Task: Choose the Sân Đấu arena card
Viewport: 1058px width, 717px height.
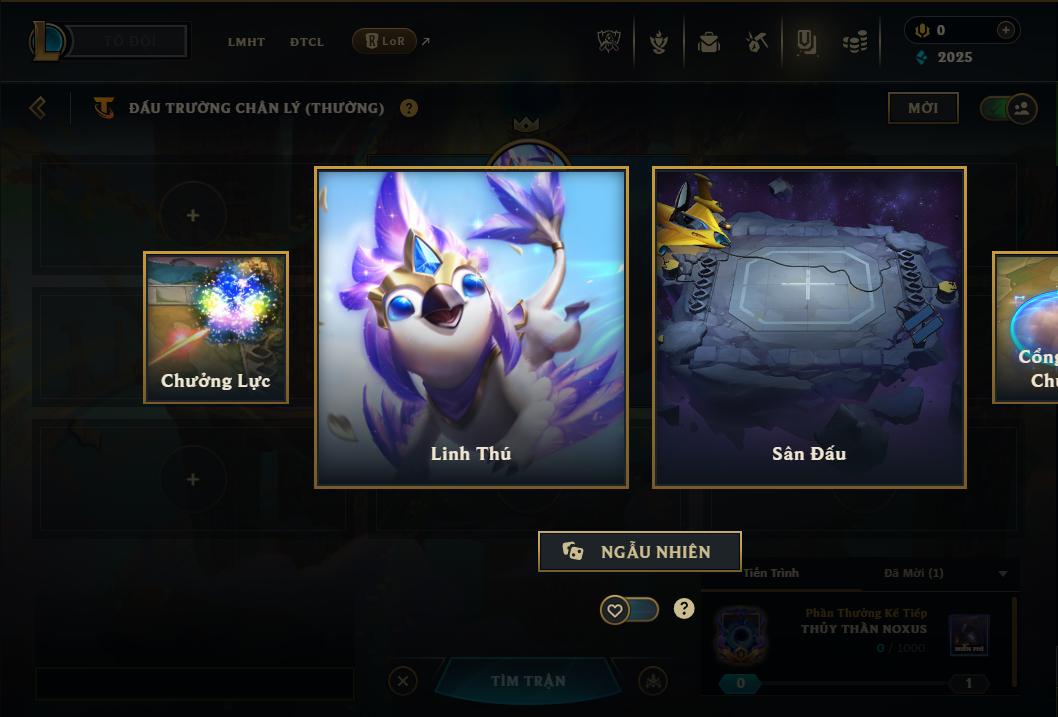Action: tap(809, 327)
